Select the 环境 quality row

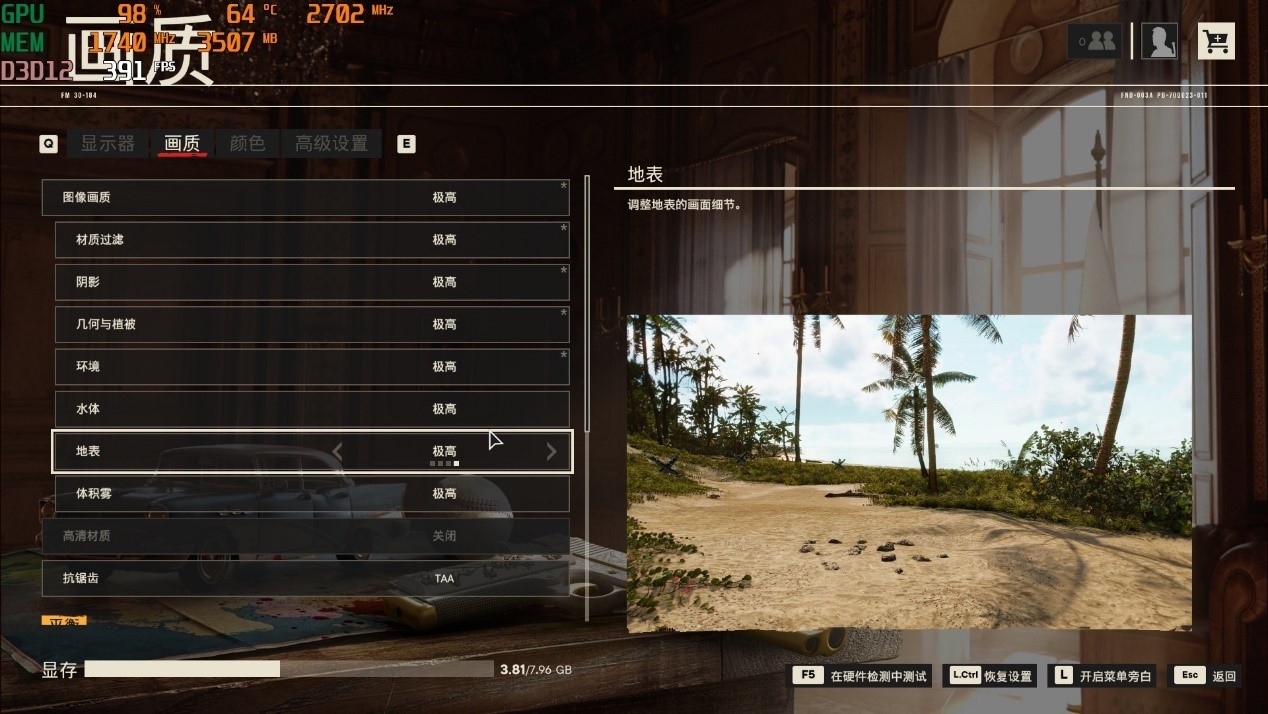point(311,367)
